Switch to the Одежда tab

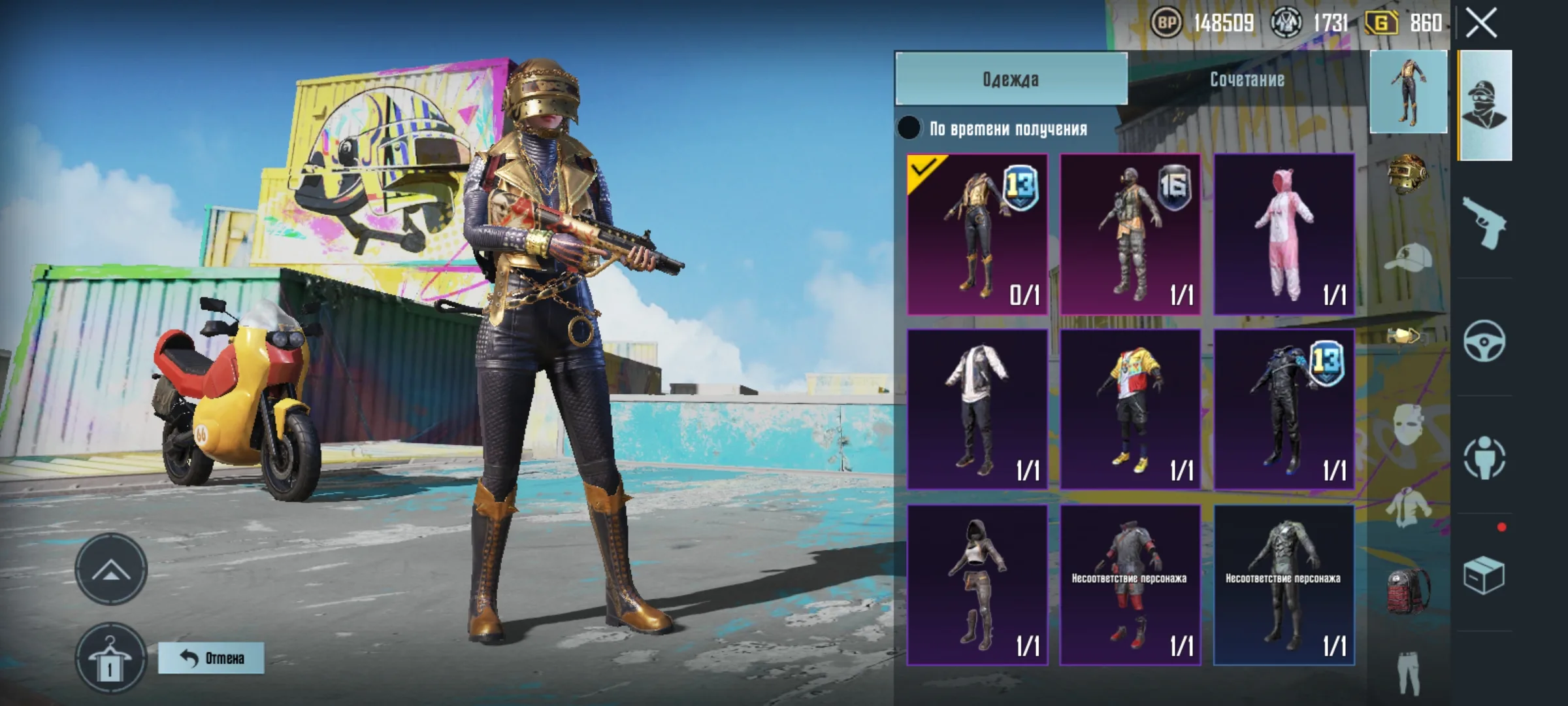1011,79
